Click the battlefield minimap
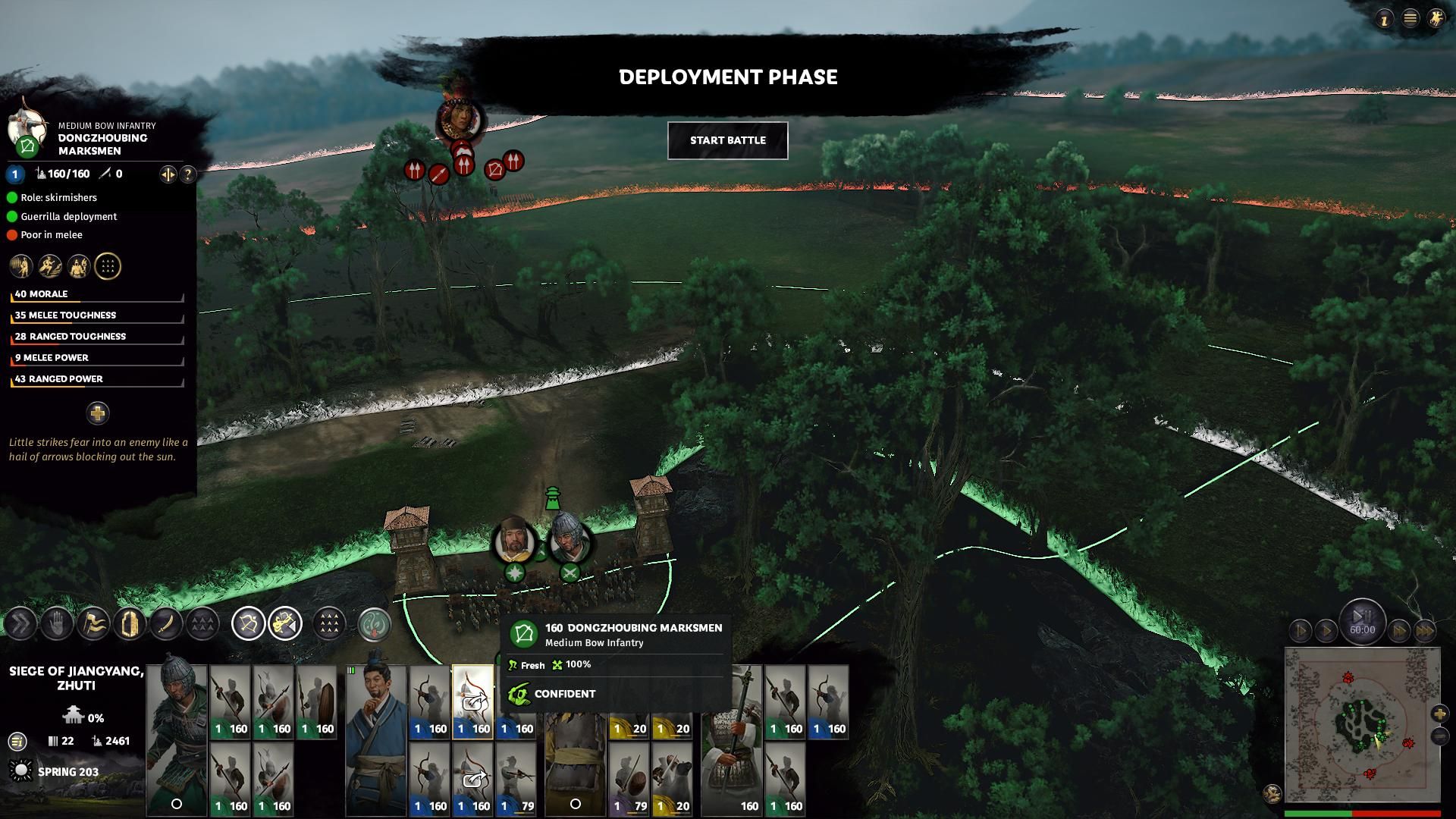Screen dimensions: 1456x819 (x=1362, y=724)
